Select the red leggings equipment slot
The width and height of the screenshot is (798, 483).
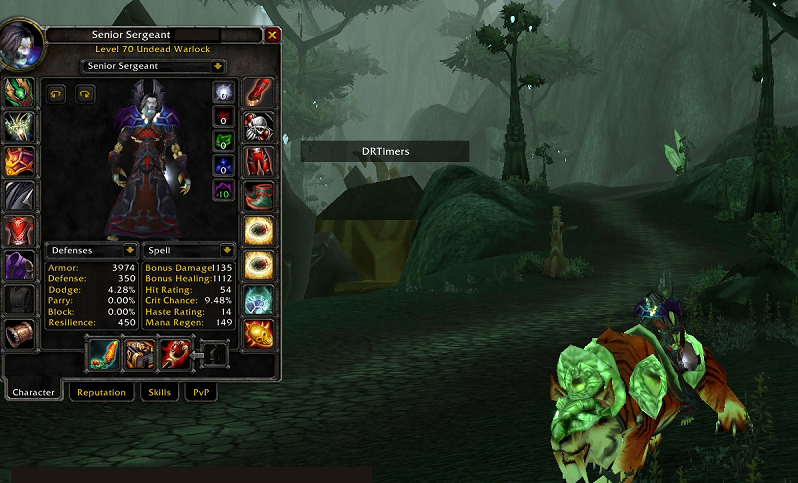coord(259,160)
